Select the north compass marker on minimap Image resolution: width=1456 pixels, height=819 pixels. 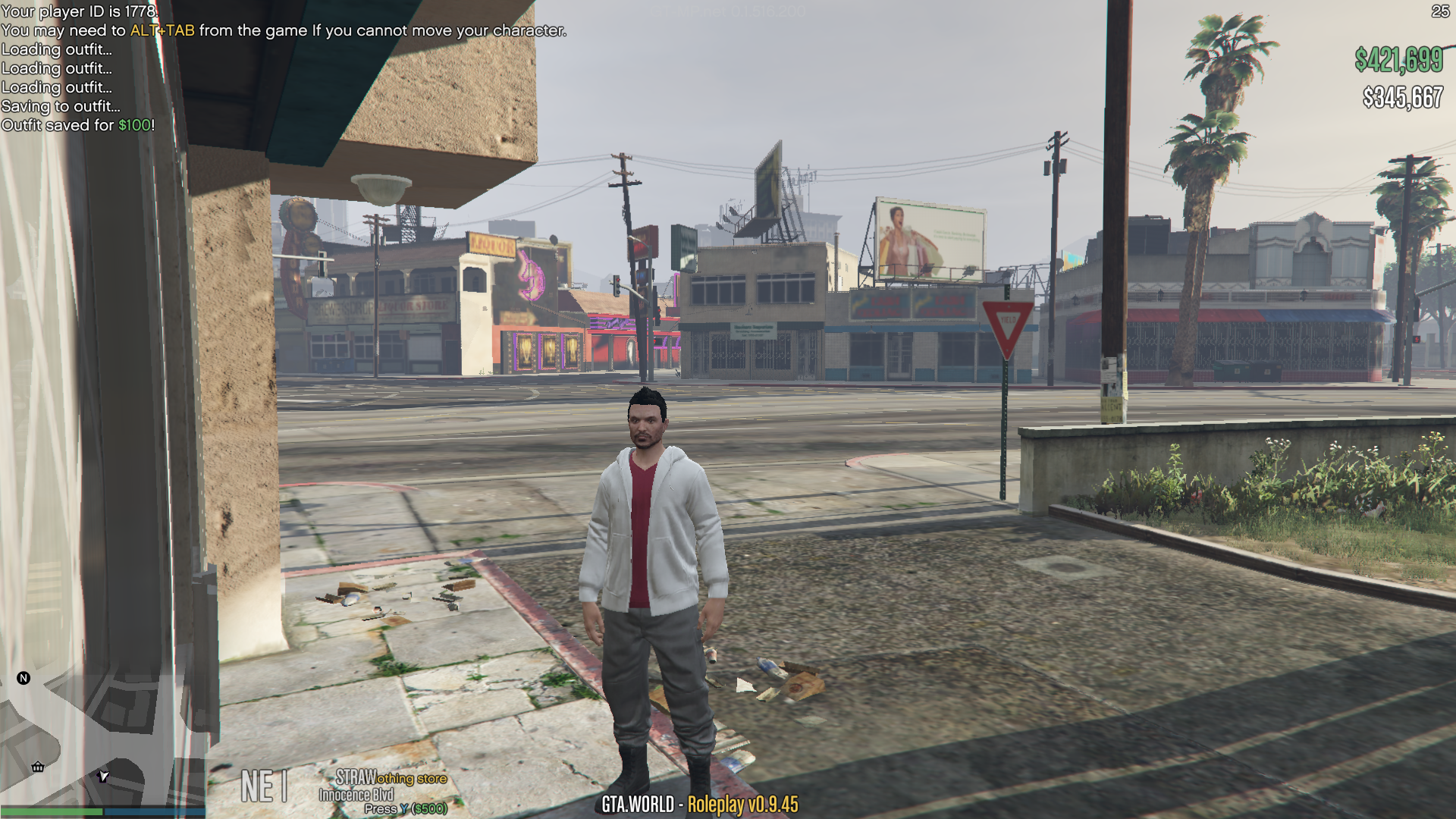click(24, 678)
